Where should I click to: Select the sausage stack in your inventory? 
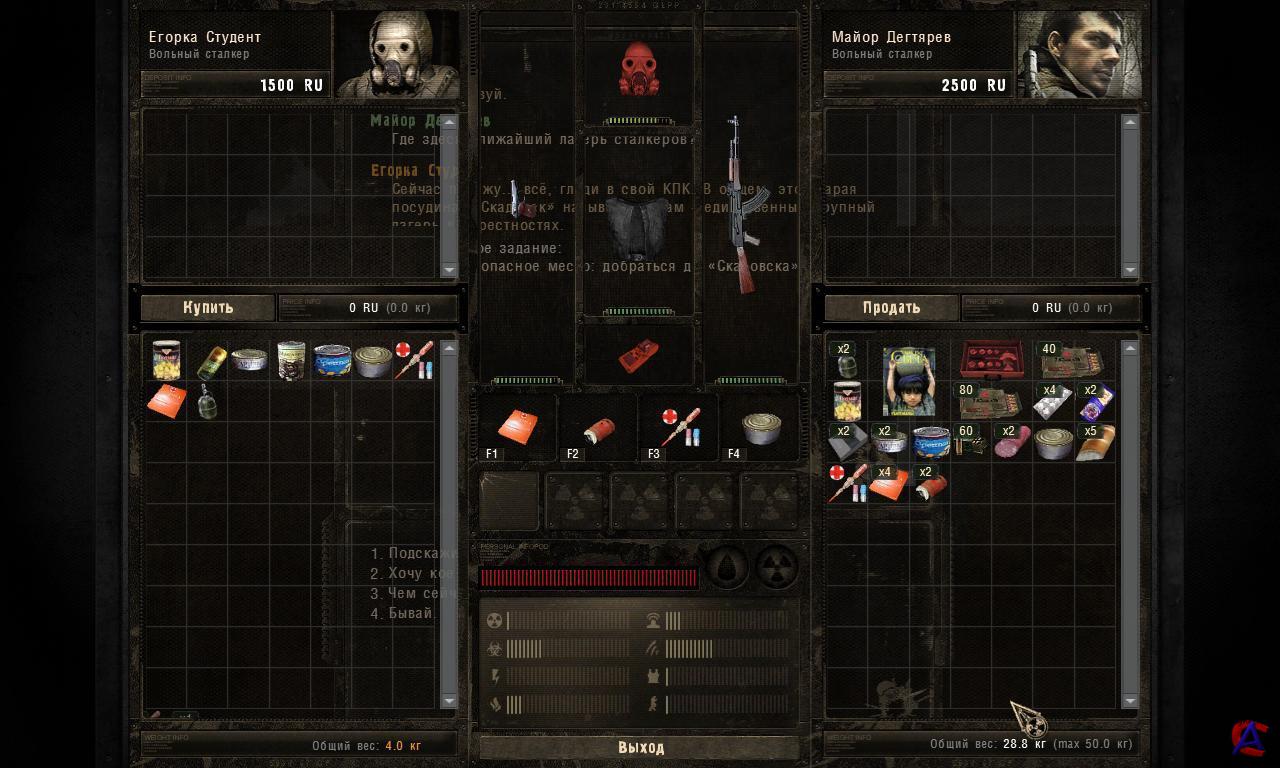pos(1011,442)
